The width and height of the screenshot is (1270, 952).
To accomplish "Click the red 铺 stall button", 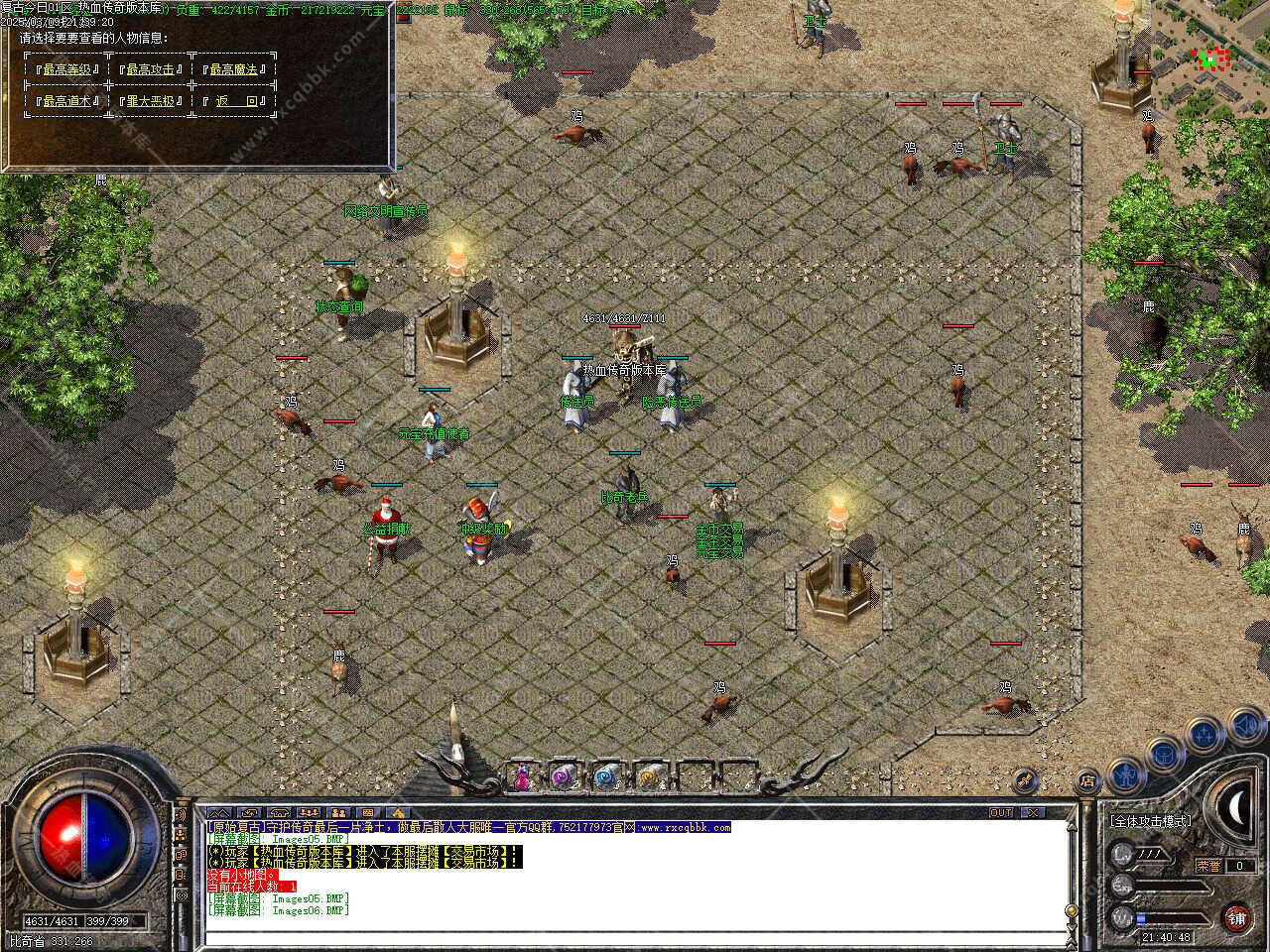I will [x=1235, y=917].
